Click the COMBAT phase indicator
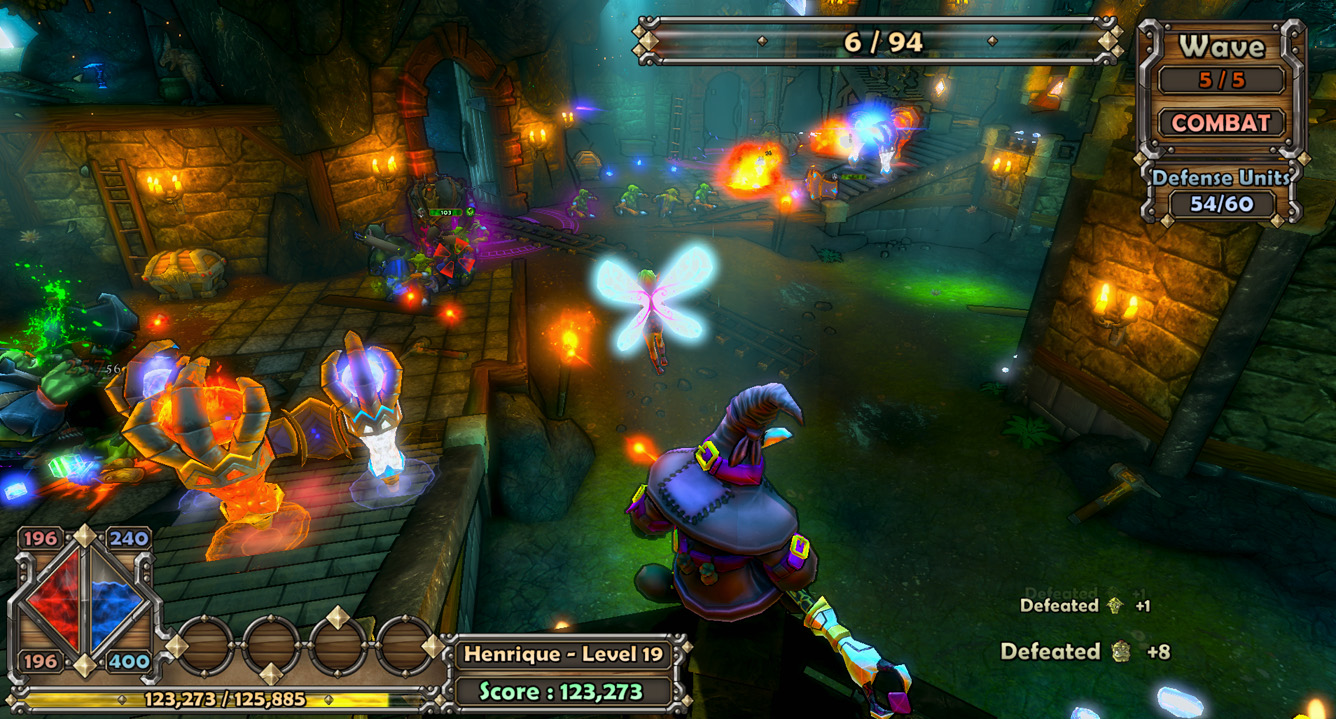The width and height of the screenshot is (1336, 719). tap(1221, 123)
